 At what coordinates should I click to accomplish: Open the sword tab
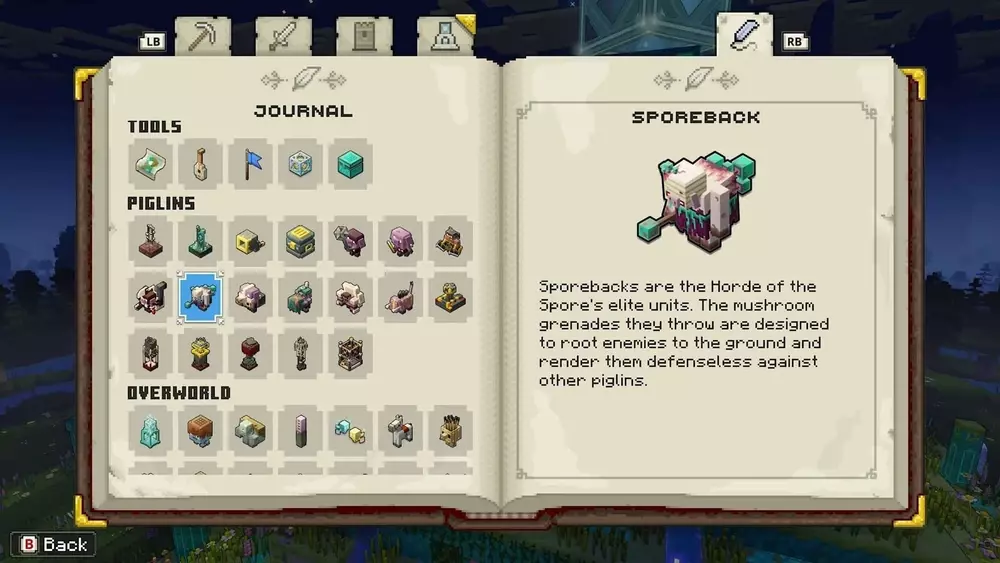[283, 37]
